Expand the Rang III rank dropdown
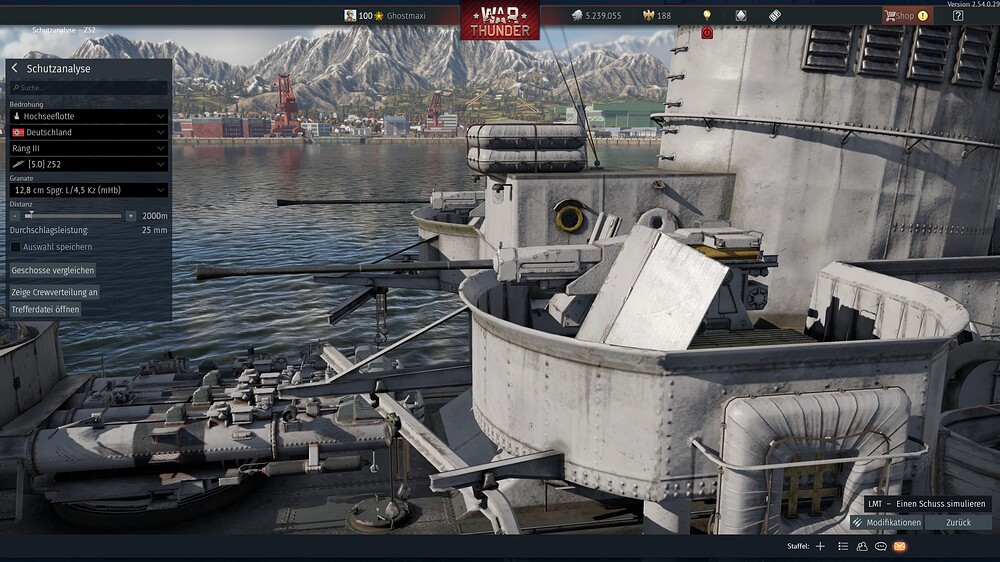Viewport: 1000px width, 562px height. click(x=88, y=148)
